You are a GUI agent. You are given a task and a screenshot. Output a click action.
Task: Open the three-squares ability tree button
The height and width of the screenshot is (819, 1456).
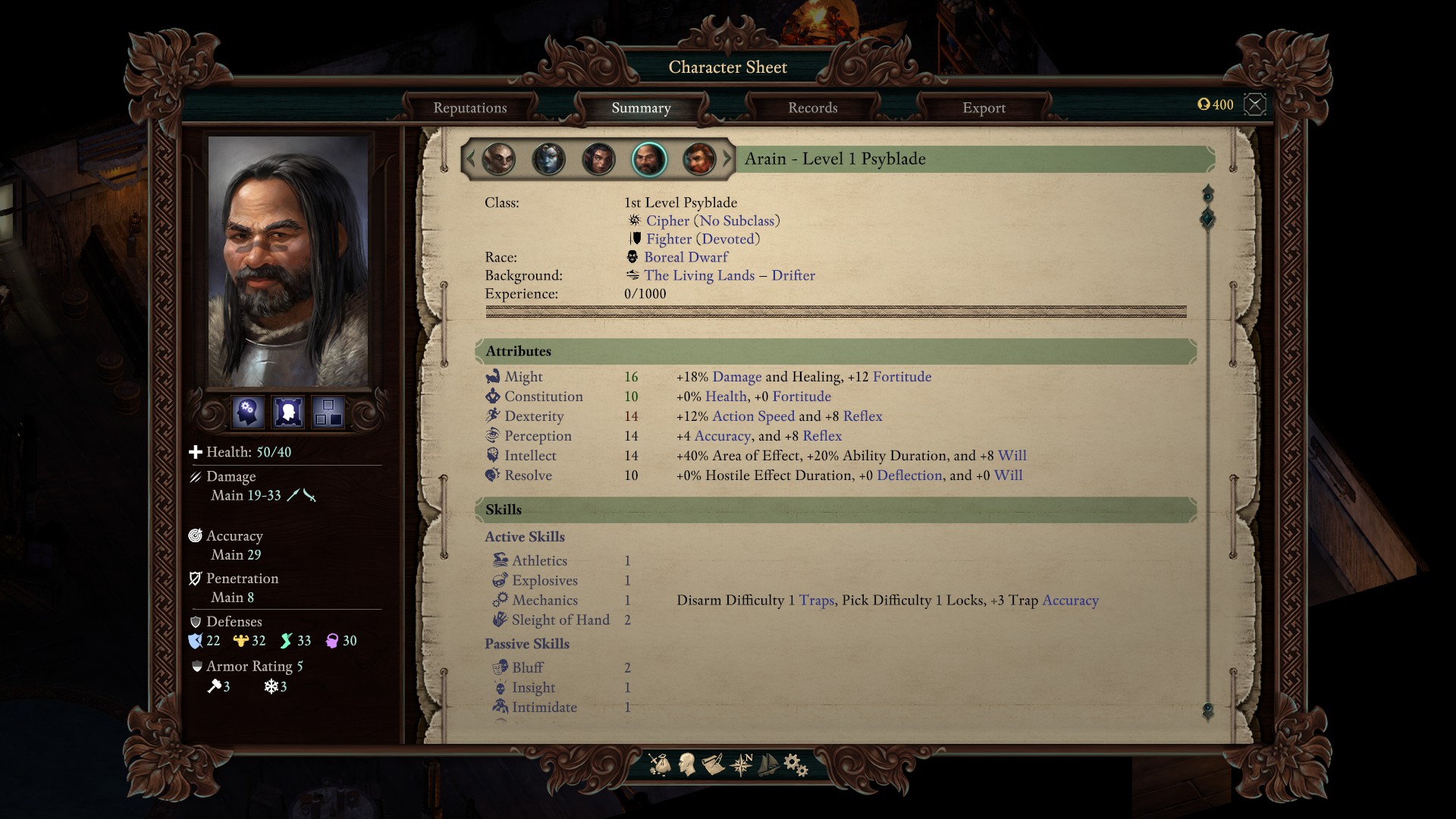click(x=328, y=412)
